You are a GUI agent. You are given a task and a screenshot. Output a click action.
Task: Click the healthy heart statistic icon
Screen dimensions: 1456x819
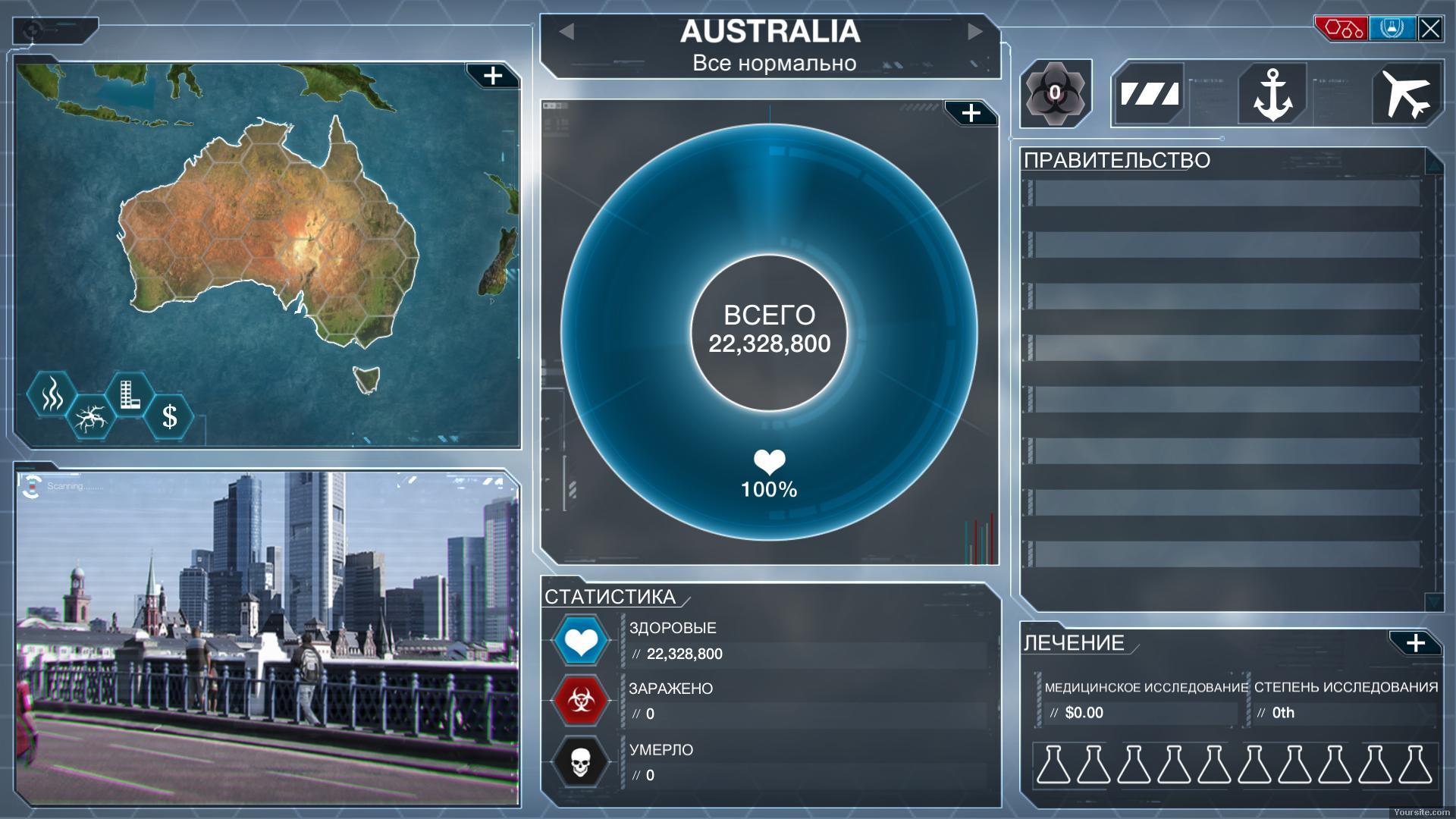pos(581,642)
